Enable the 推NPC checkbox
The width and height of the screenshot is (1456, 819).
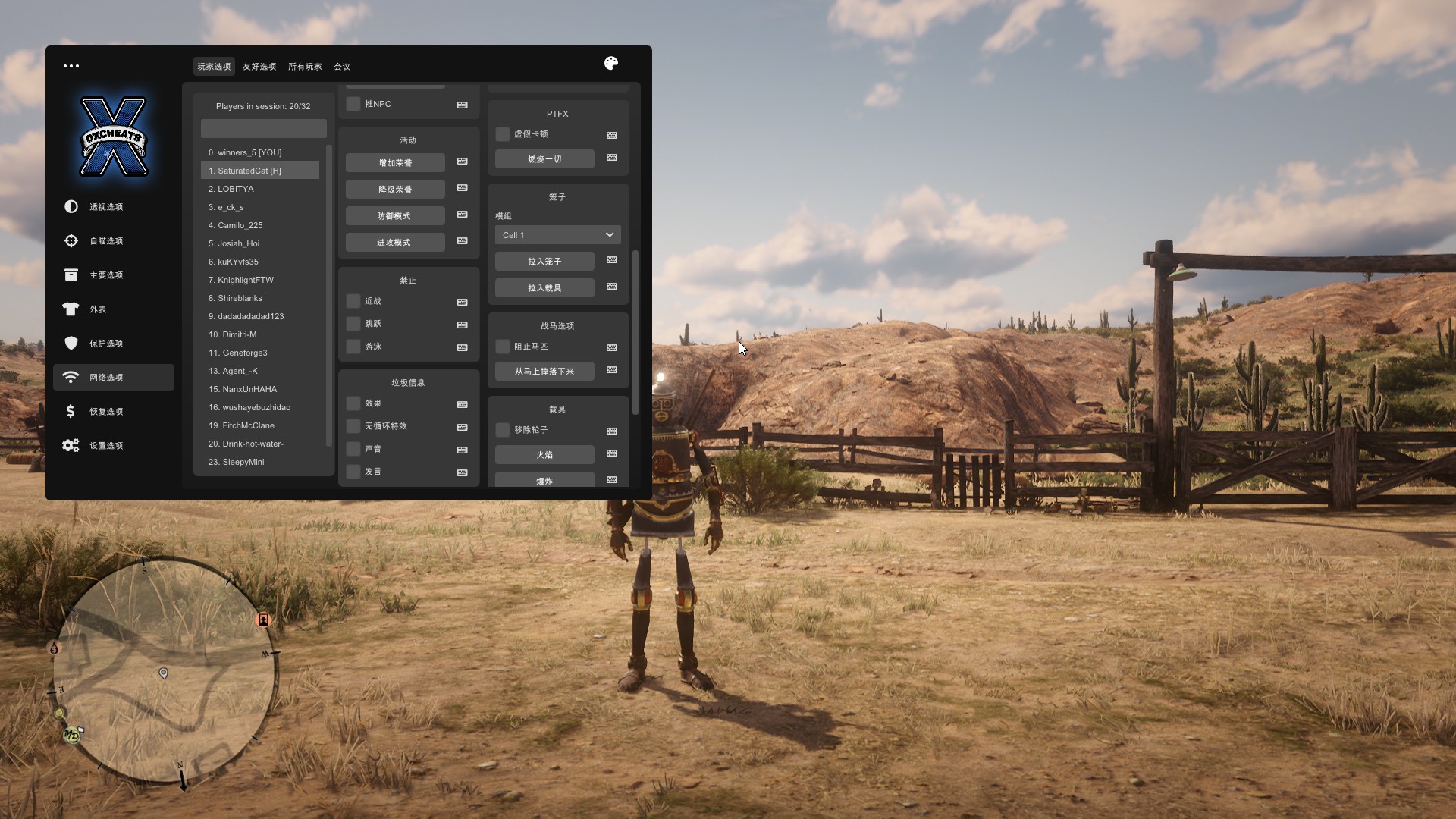[x=353, y=104]
